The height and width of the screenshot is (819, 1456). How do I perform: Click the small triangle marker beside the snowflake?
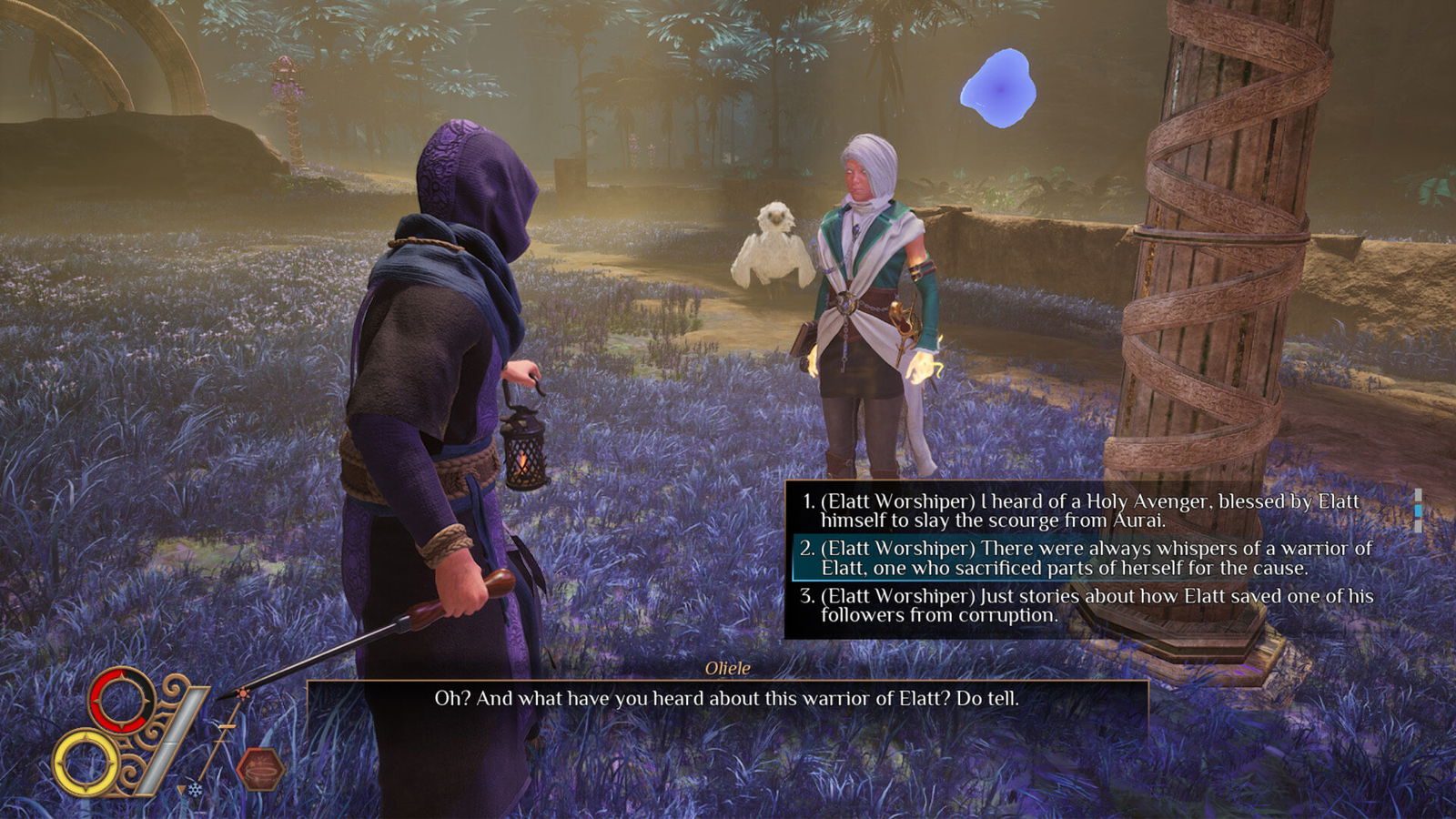coord(182,788)
